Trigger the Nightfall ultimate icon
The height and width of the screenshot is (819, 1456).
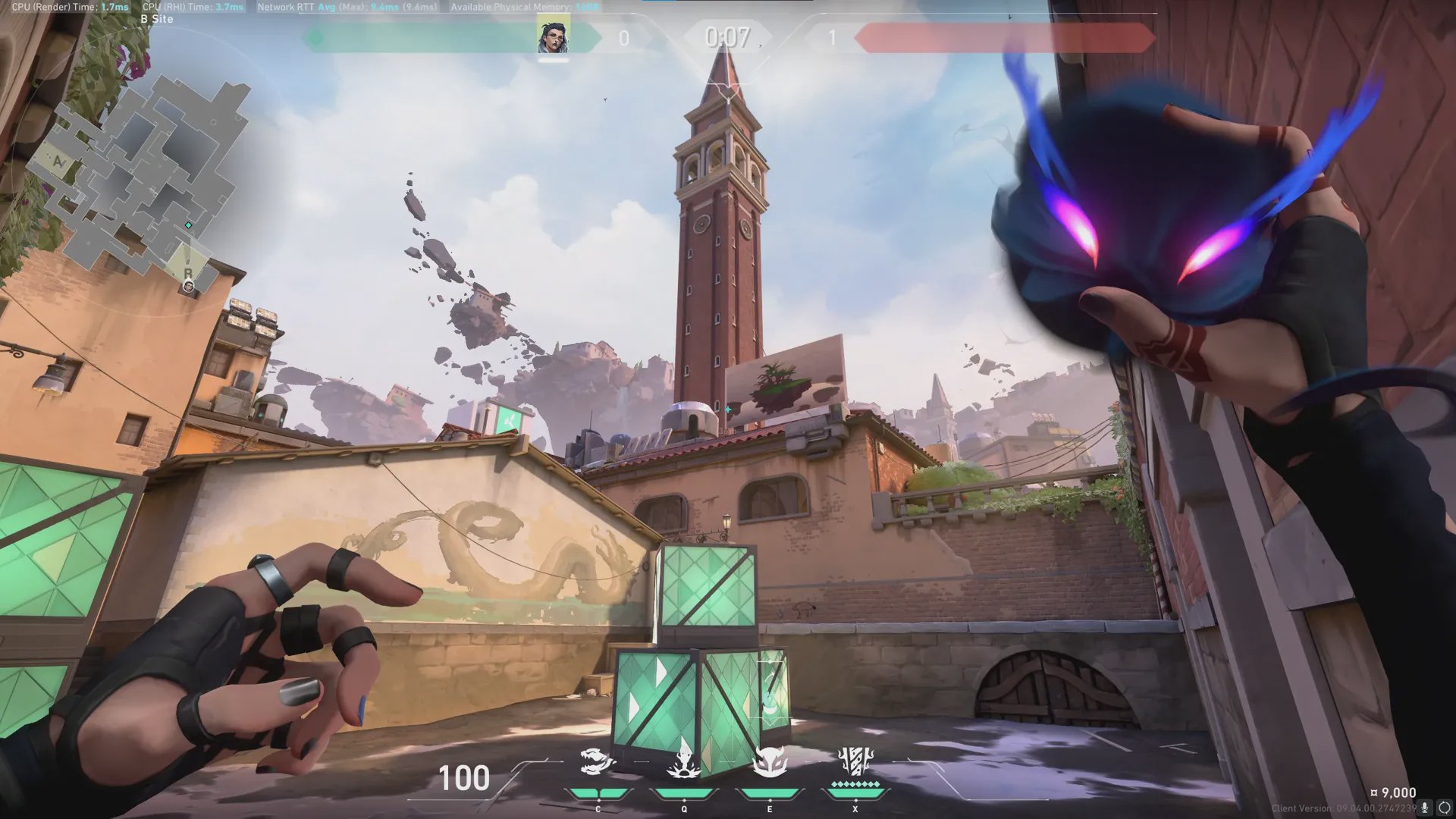[x=855, y=763]
